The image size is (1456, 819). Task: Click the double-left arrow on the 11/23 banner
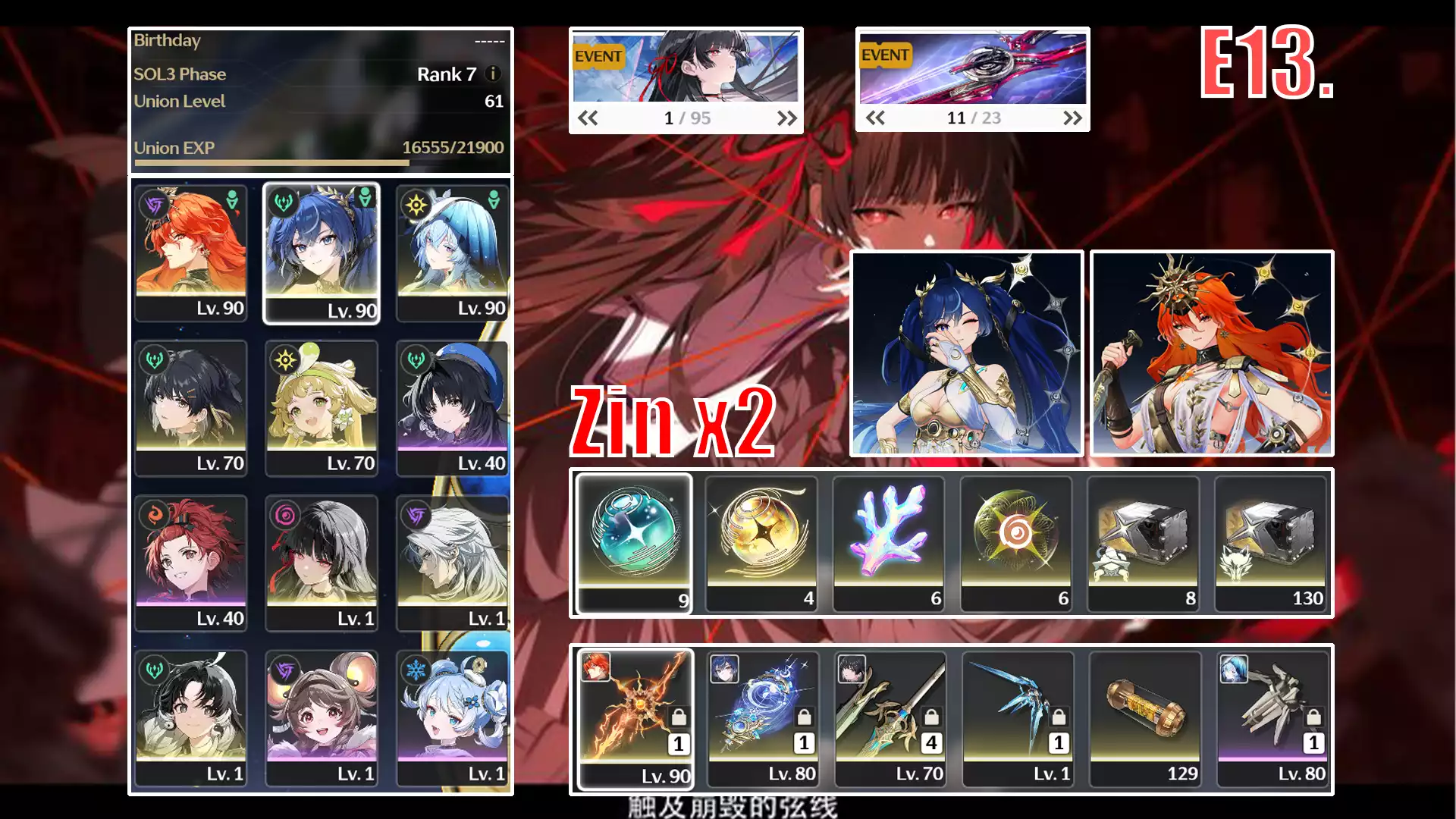[876, 118]
